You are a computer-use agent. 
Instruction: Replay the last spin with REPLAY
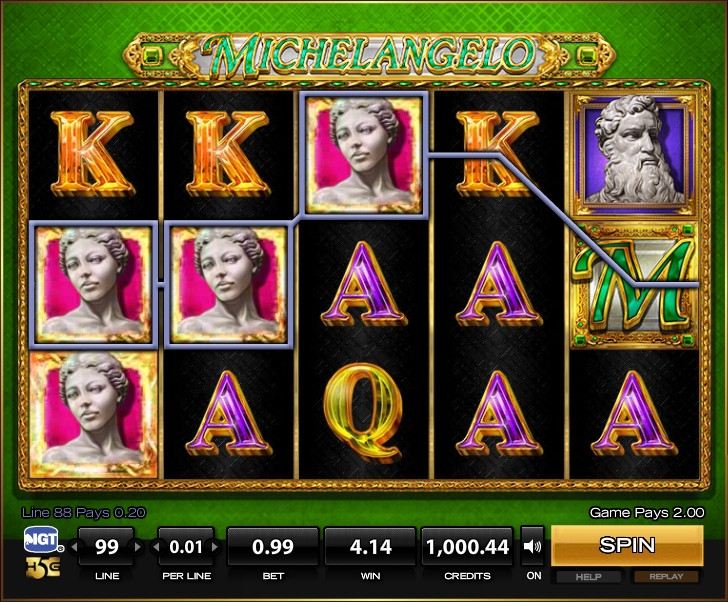pyautogui.click(x=666, y=577)
